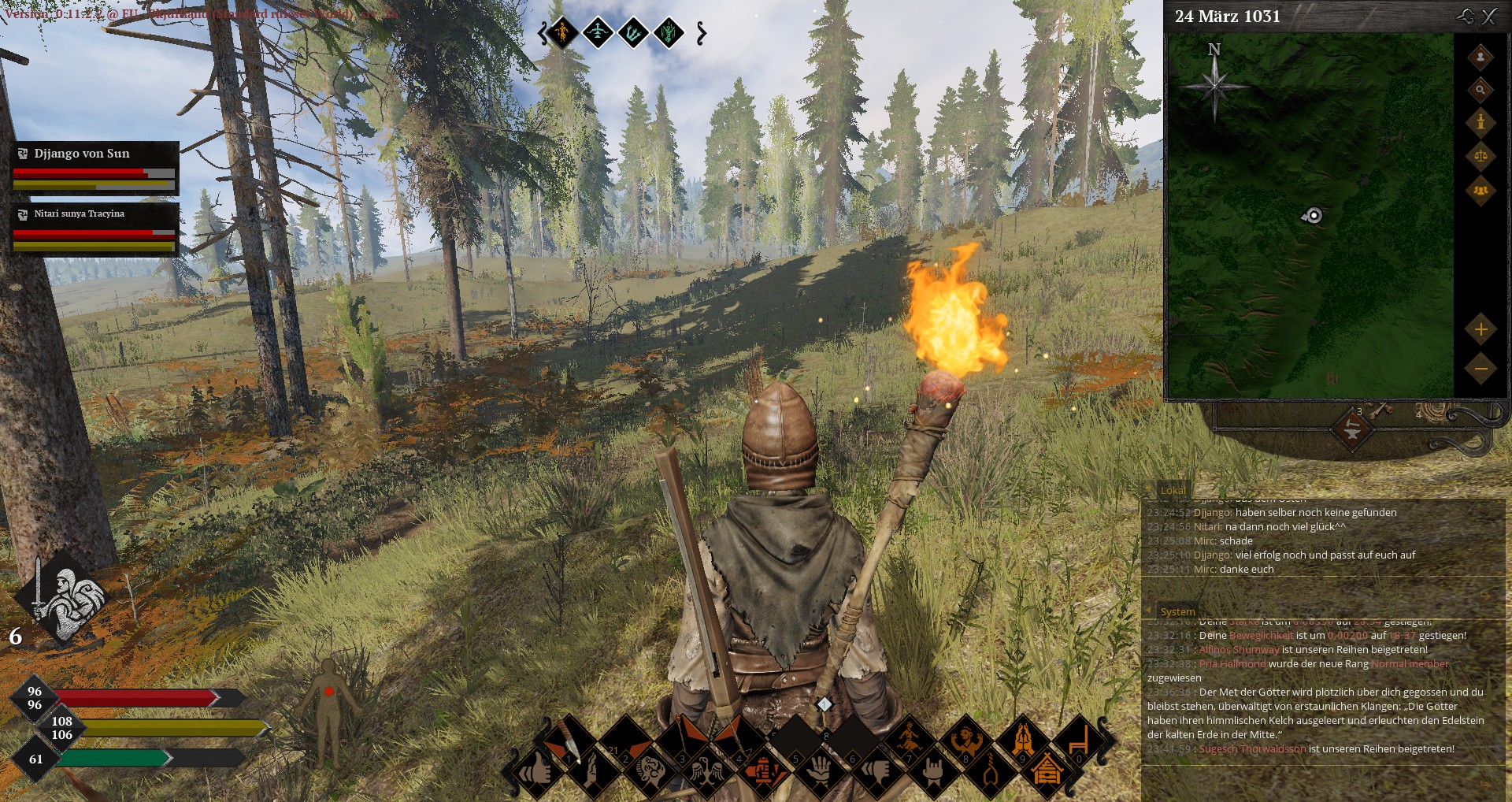Zoom out the map with minus button
1512x802 pixels.
[x=1480, y=368]
